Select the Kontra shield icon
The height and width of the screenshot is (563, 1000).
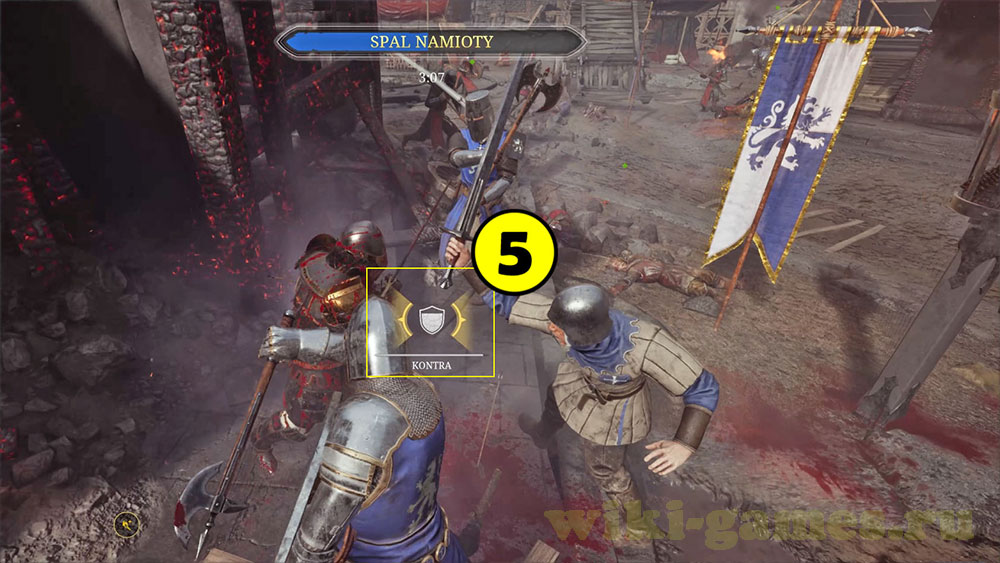click(x=430, y=320)
